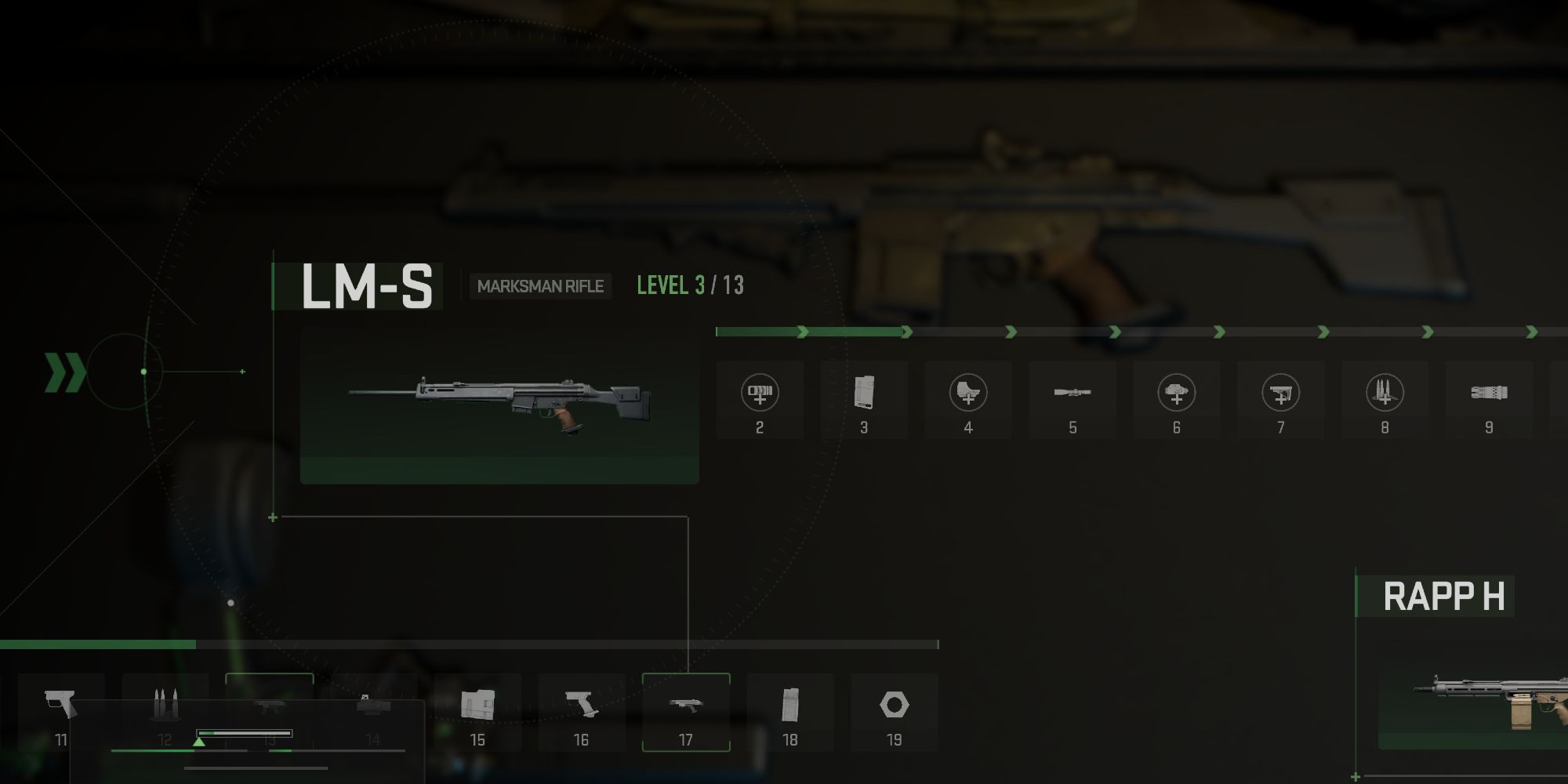Open the level 15 unlock slot
The height and width of the screenshot is (784, 1568).
[477, 712]
